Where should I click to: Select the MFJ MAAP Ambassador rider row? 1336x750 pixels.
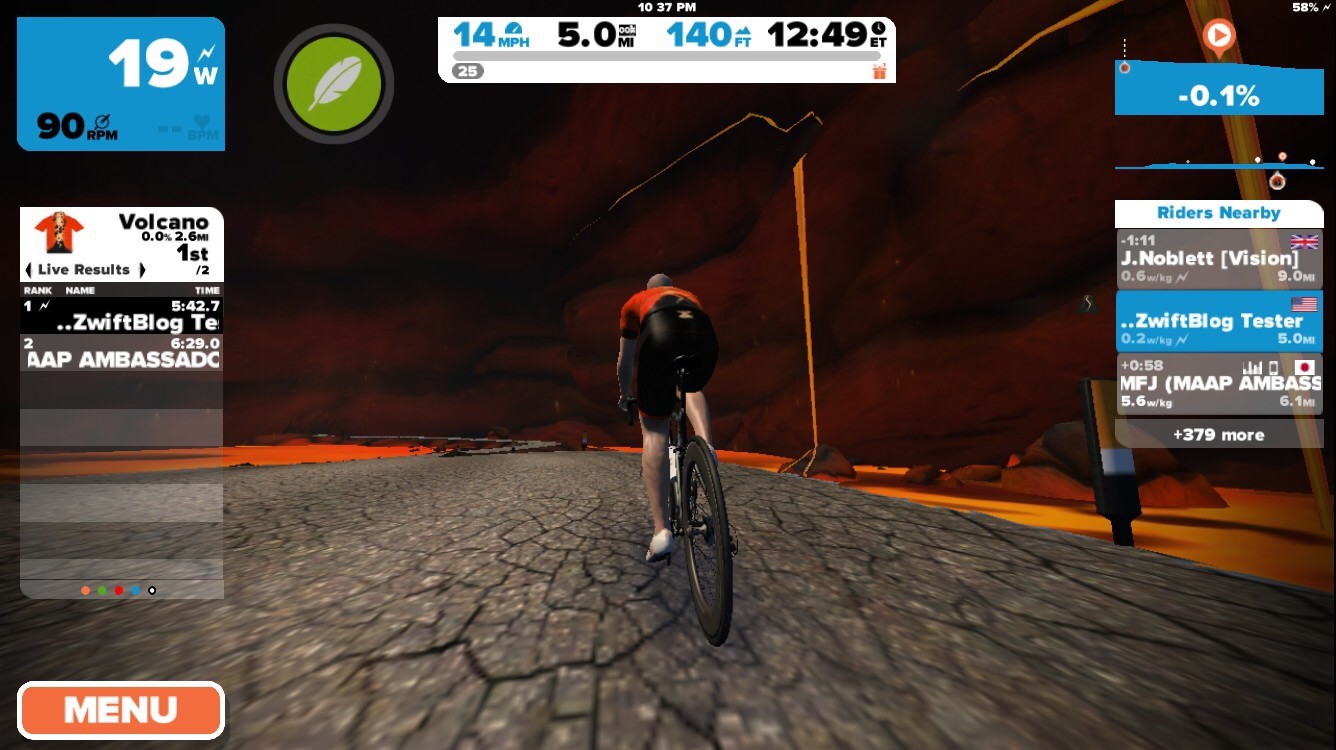[x=1218, y=383]
